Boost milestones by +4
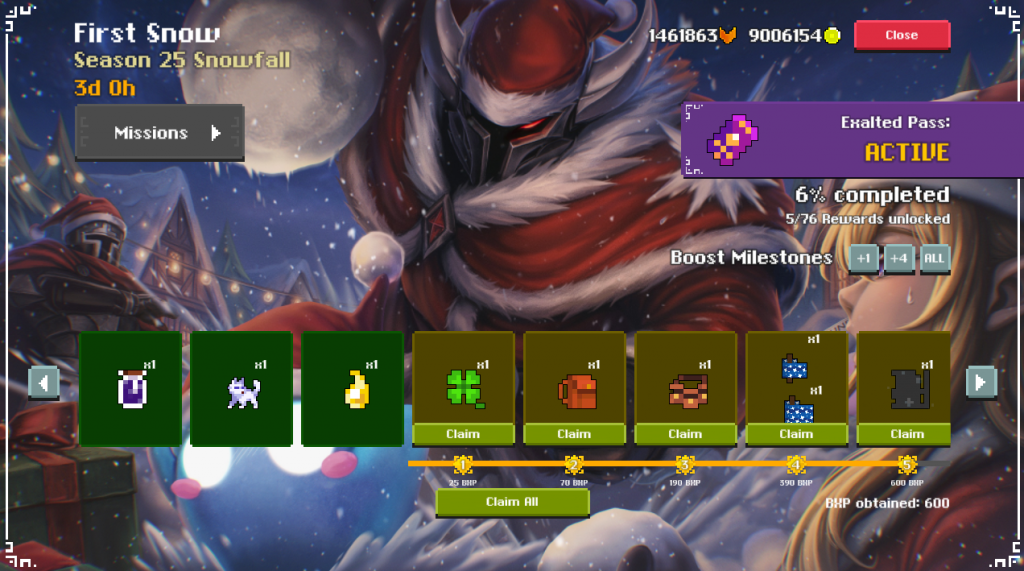 click(x=899, y=258)
